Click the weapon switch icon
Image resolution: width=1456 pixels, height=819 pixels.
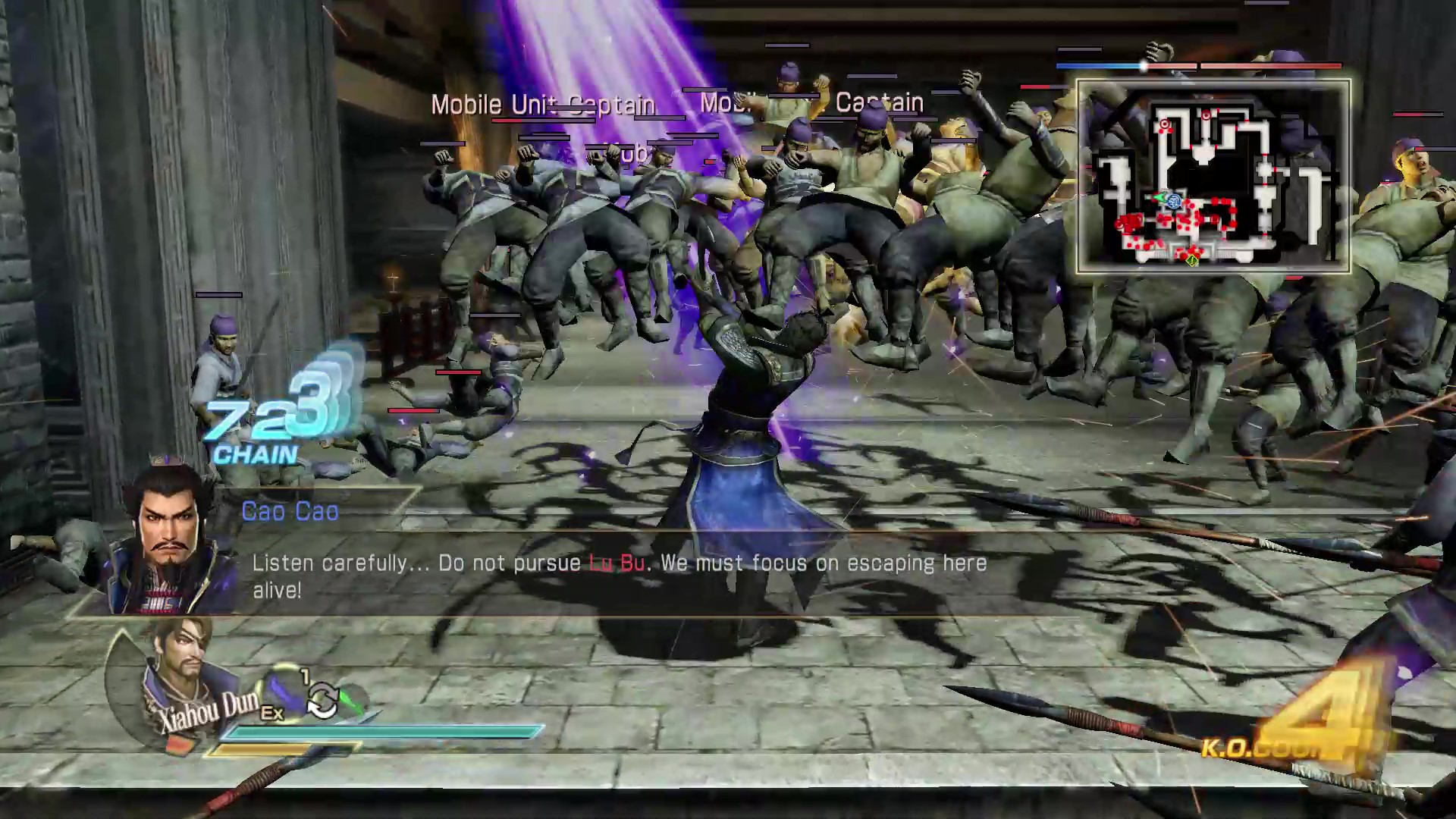click(x=322, y=699)
